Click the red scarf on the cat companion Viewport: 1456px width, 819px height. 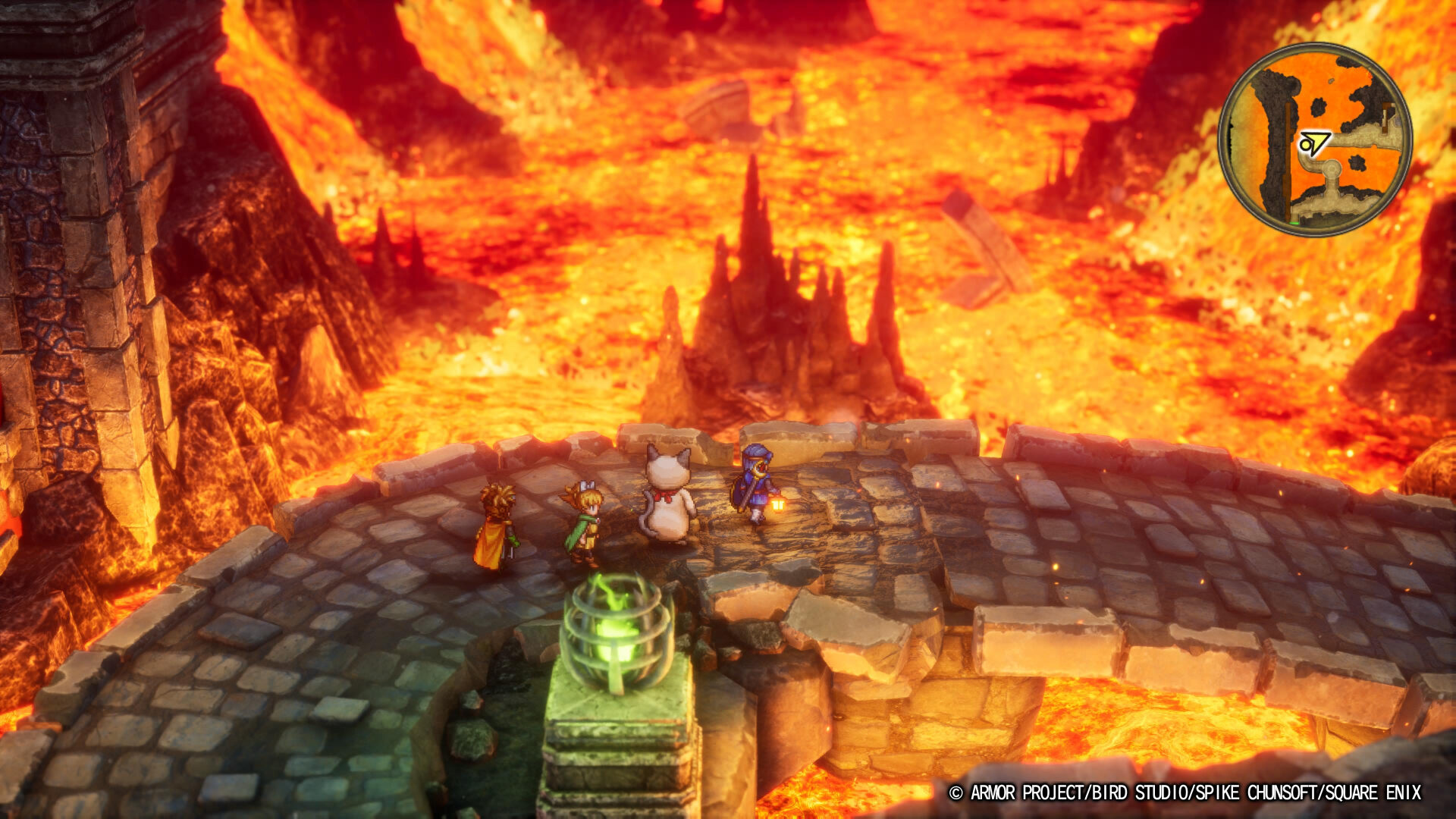coord(664,495)
